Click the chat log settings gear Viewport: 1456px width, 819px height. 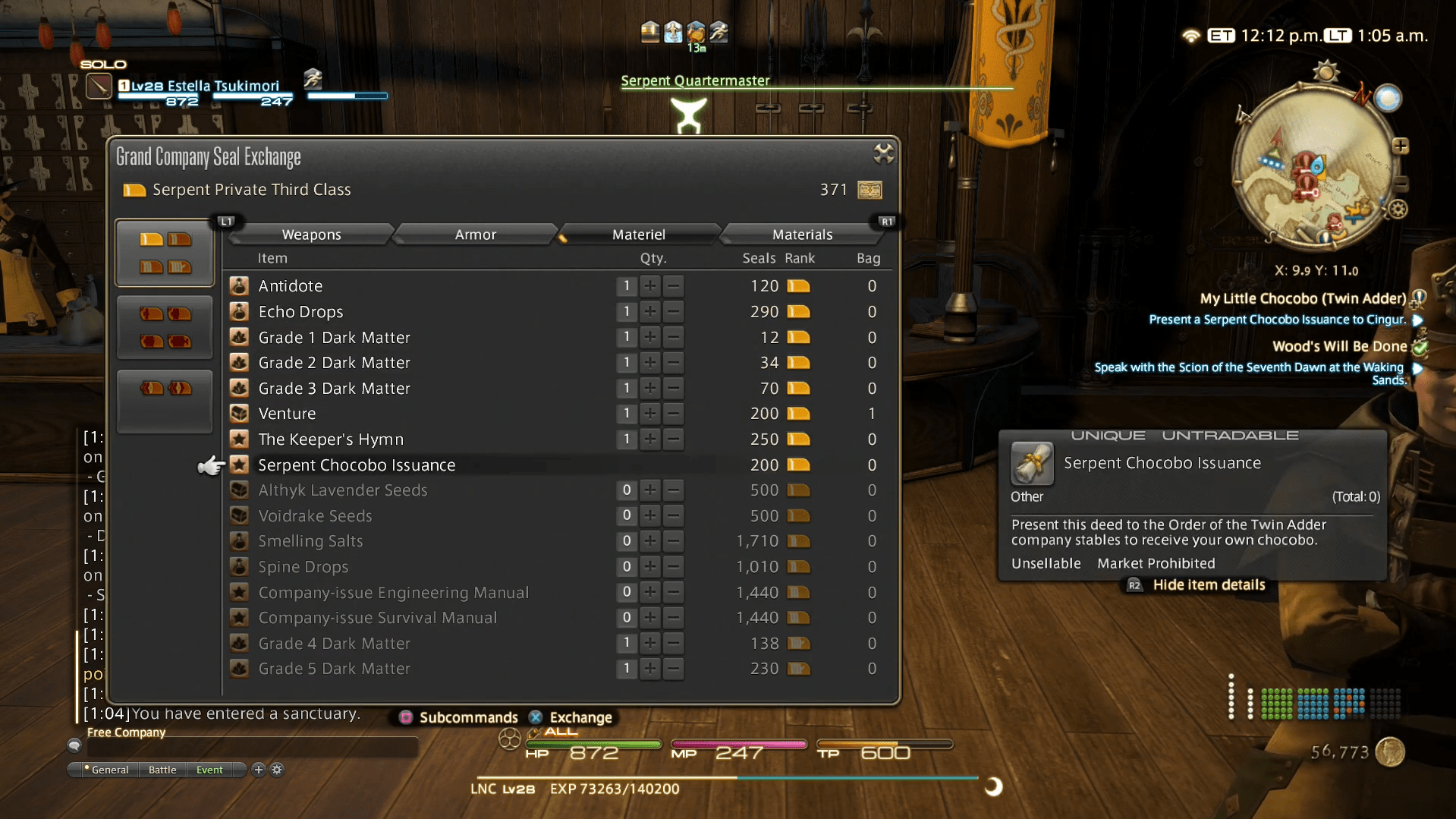point(277,770)
